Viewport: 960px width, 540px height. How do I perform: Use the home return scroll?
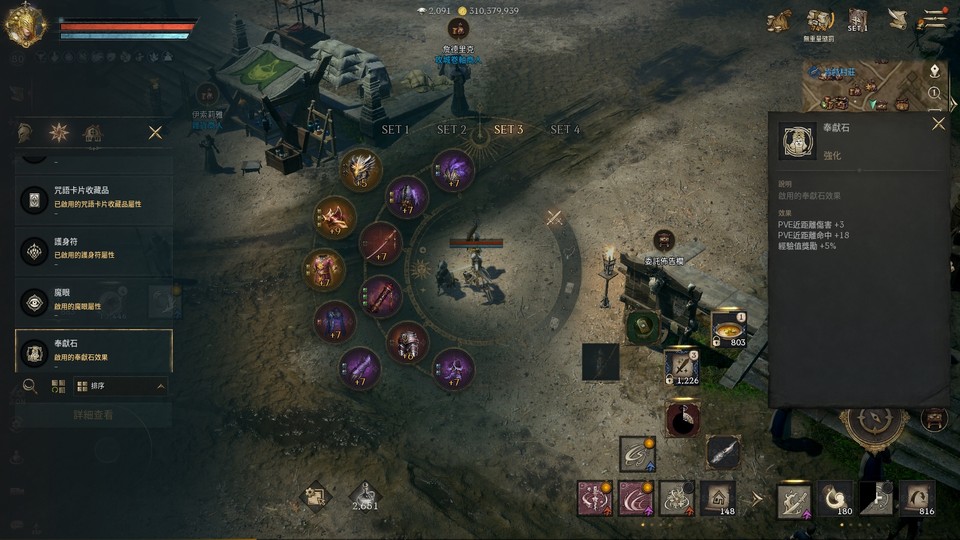pos(718,497)
